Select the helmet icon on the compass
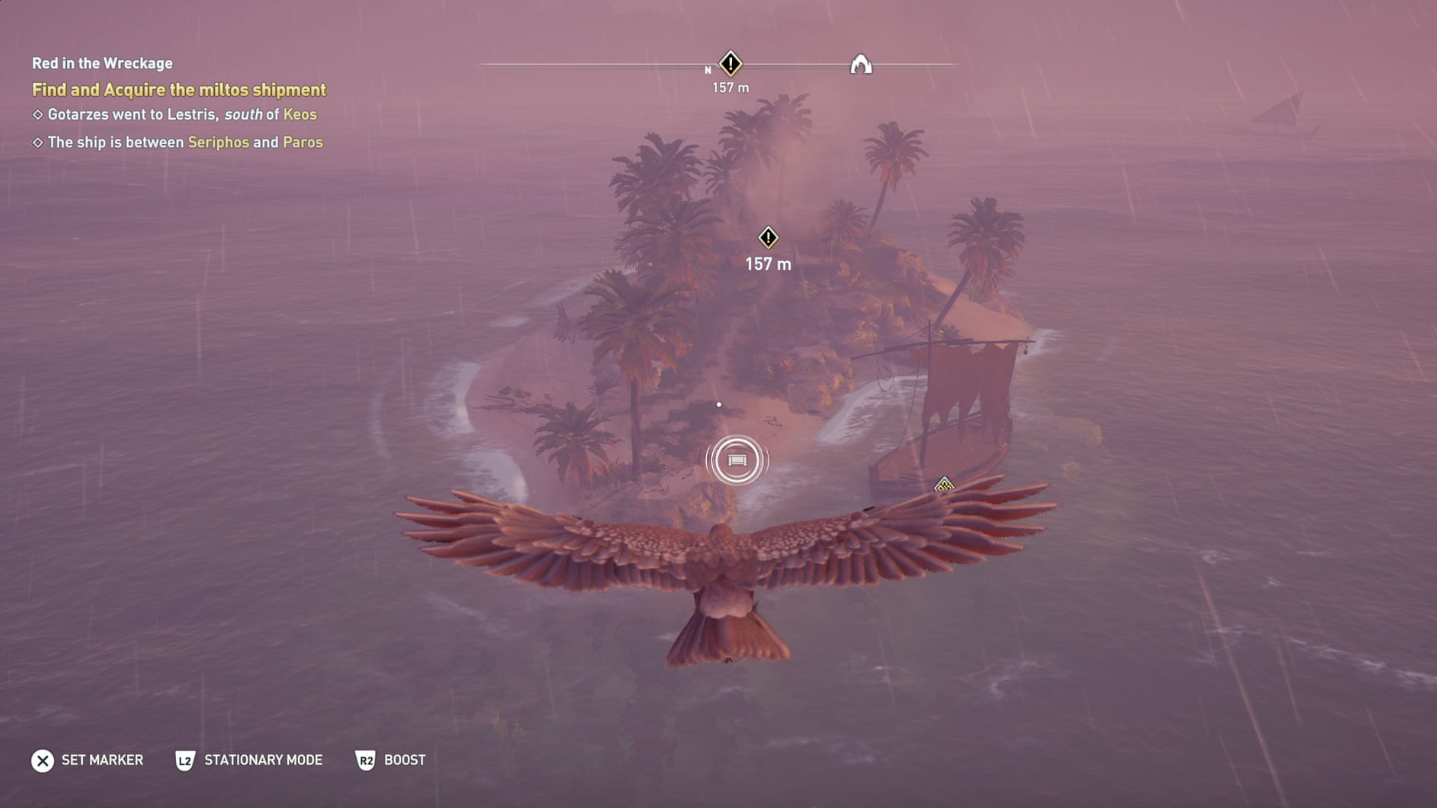This screenshot has width=1437, height=808. [860, 65]
